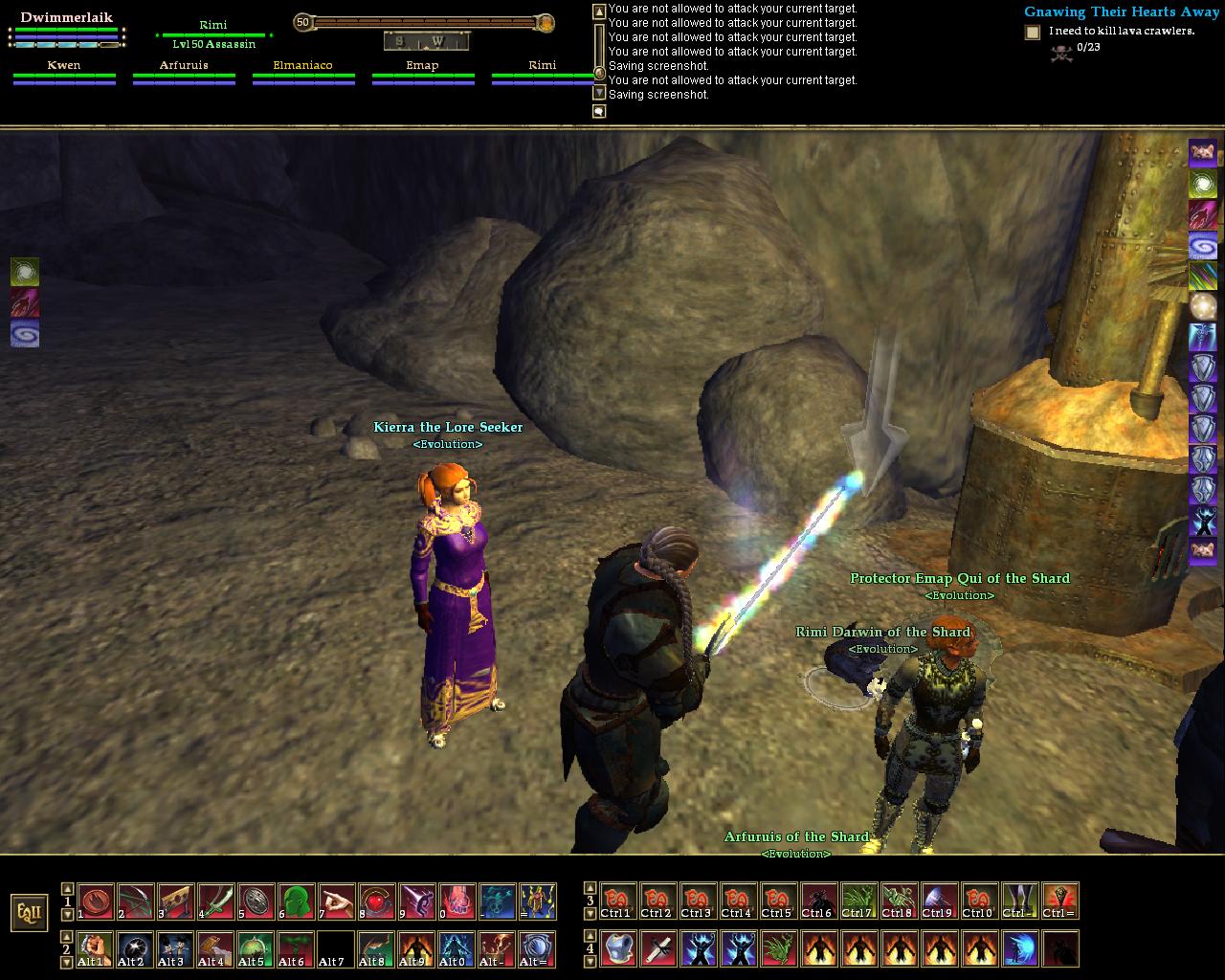The image size is (1225, 980).
Task: Activate the green claw ability on Ctrl 7
Action: click(858, 902)
